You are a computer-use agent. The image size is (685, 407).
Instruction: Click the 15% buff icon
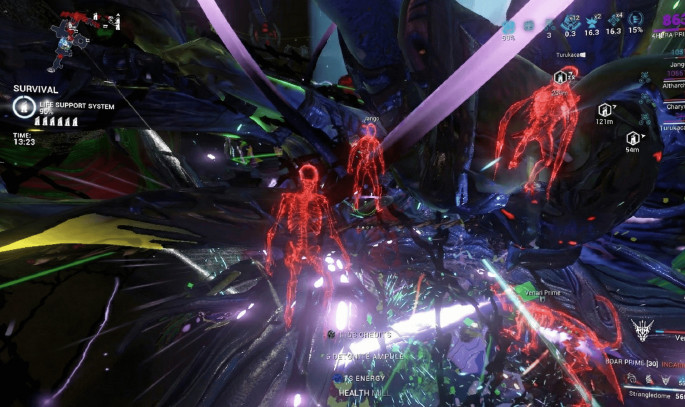(x=636, y=23)
